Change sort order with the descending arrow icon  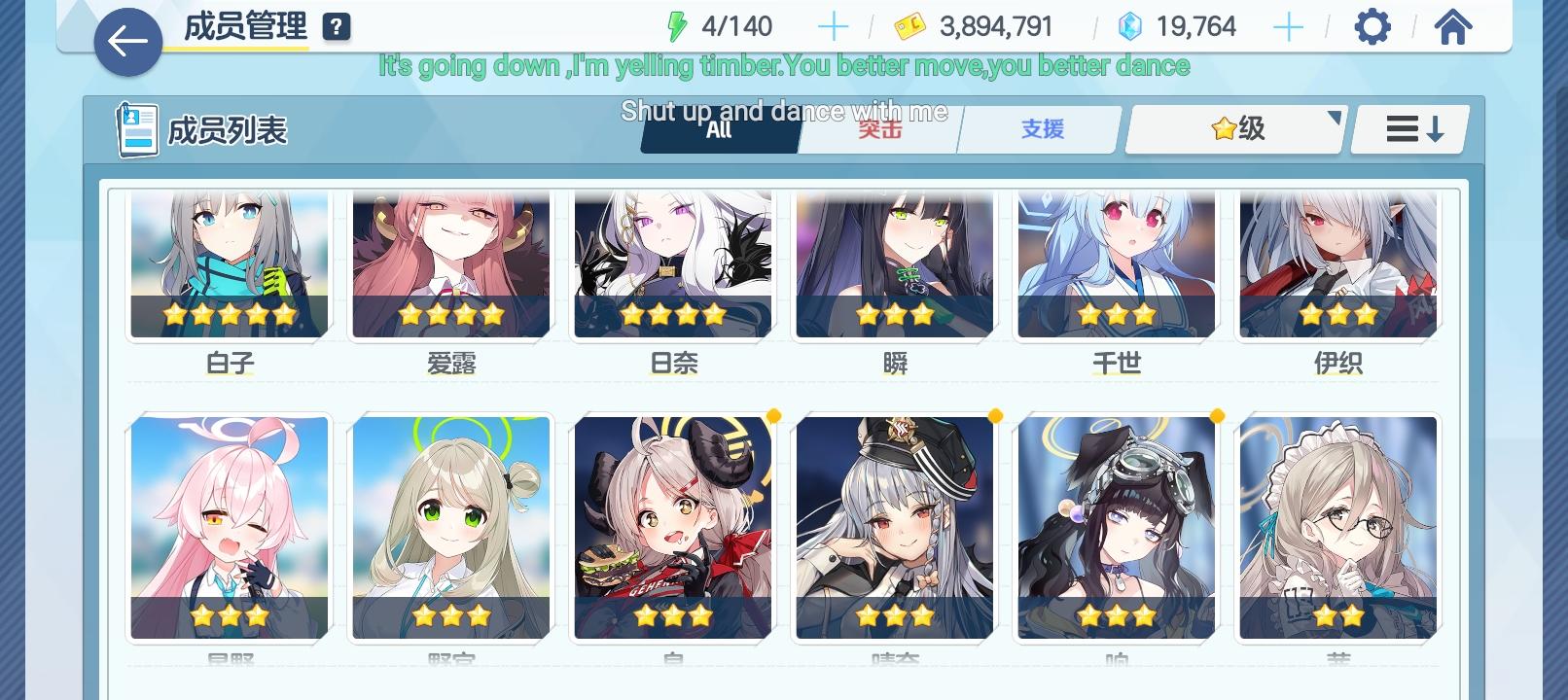pyautogui.click(x=1408, y=128)
